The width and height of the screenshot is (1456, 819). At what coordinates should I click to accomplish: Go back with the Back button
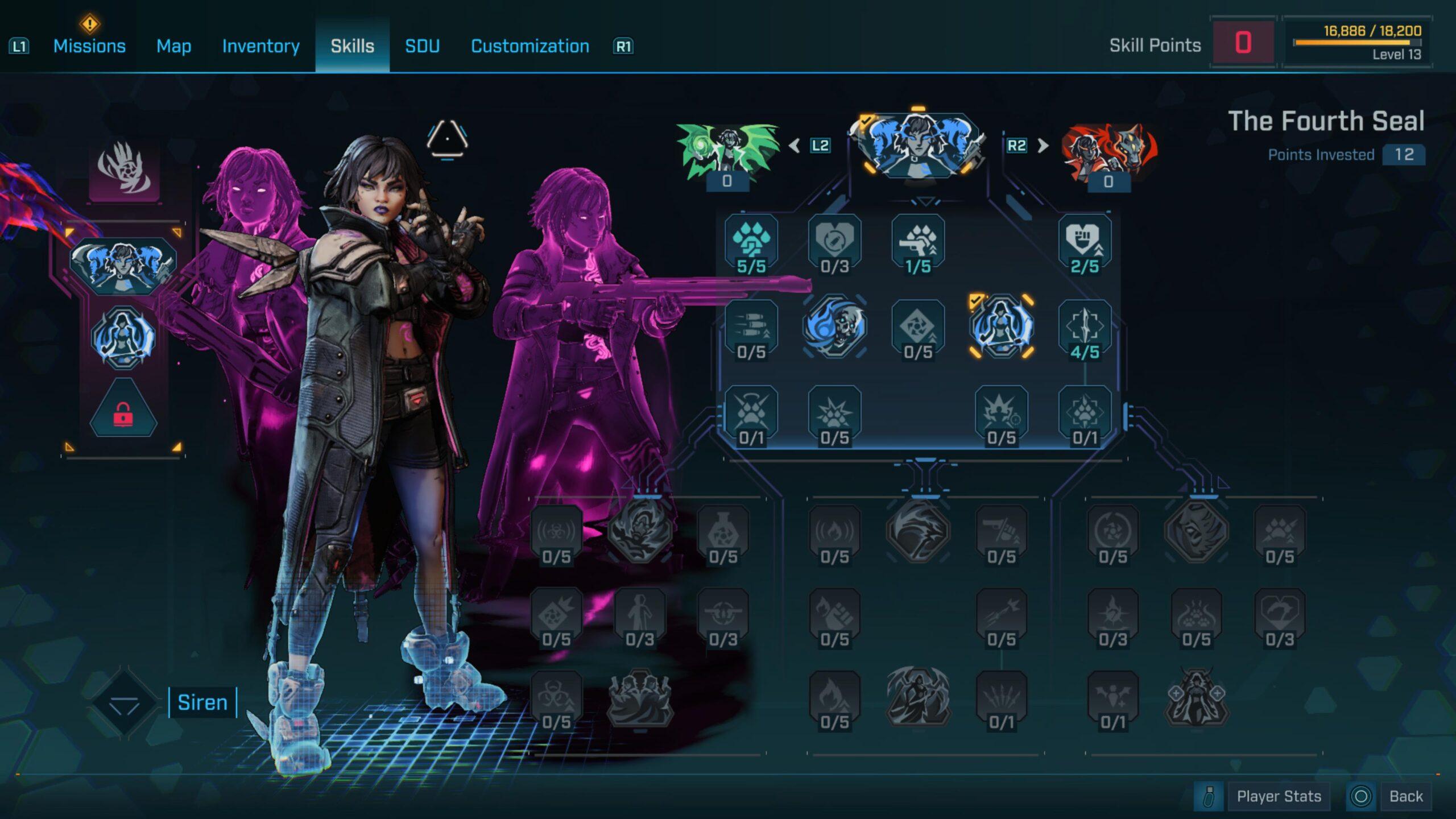1405,796
